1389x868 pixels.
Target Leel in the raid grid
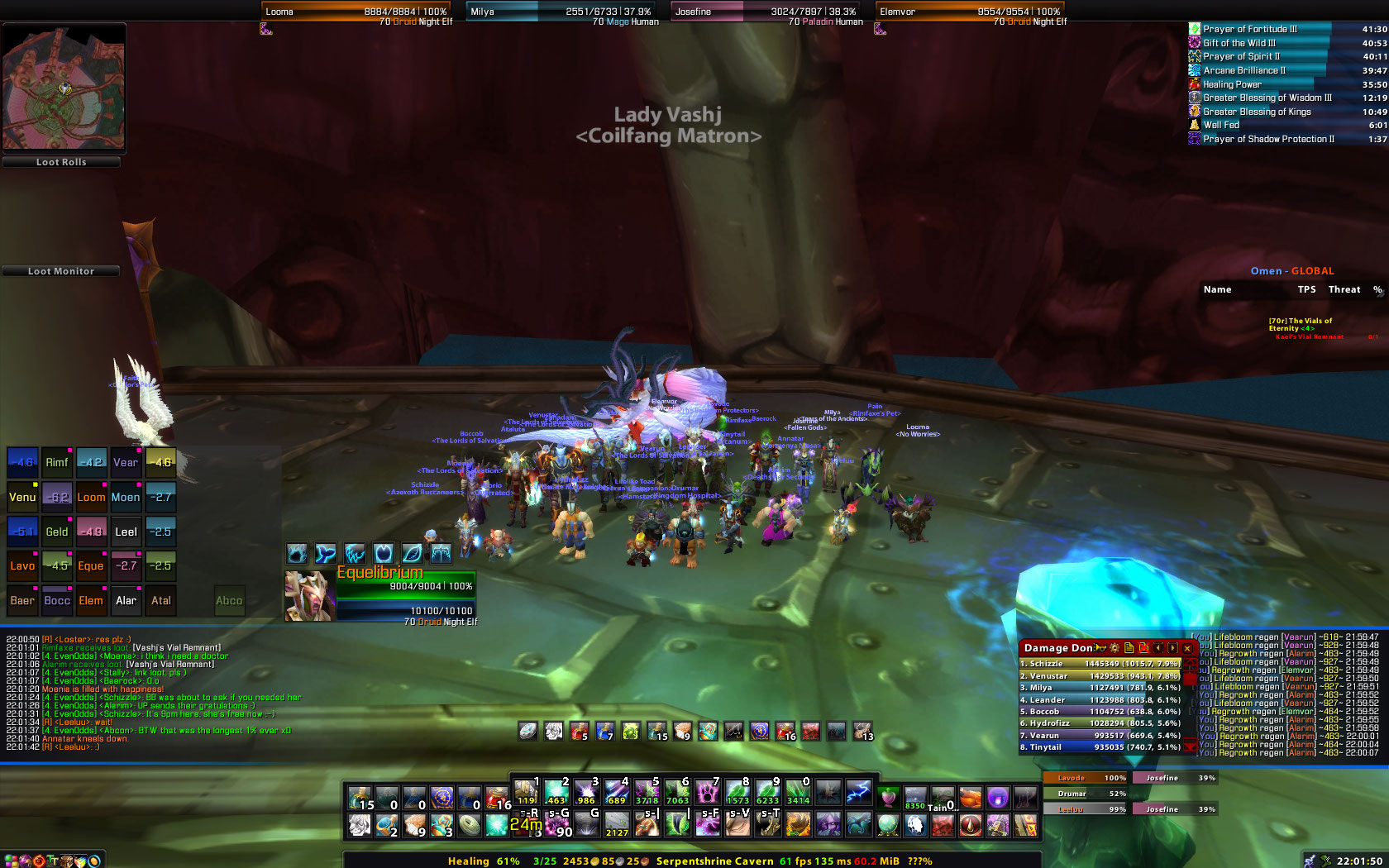[126, 532]
